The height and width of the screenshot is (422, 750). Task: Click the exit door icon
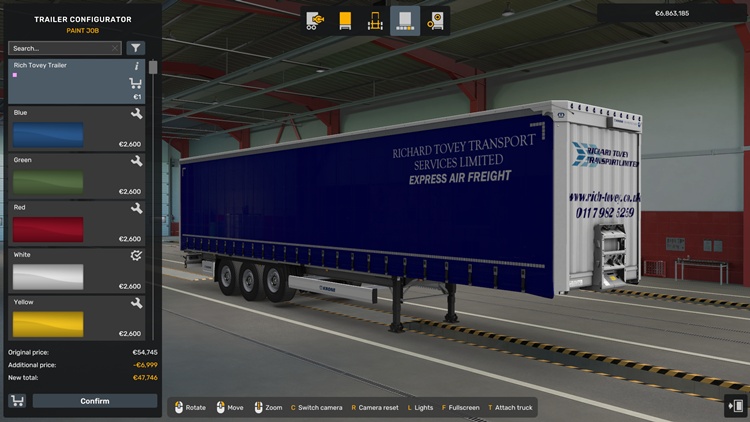pos(736,405)
